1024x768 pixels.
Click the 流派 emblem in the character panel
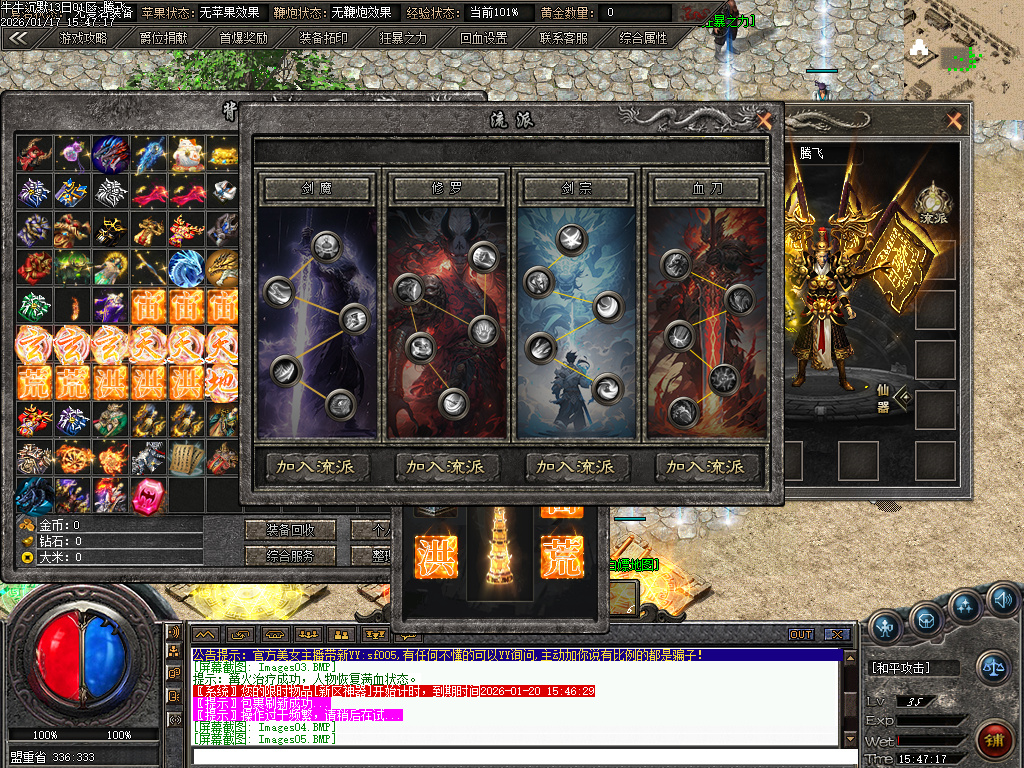[x=934, y=203]
